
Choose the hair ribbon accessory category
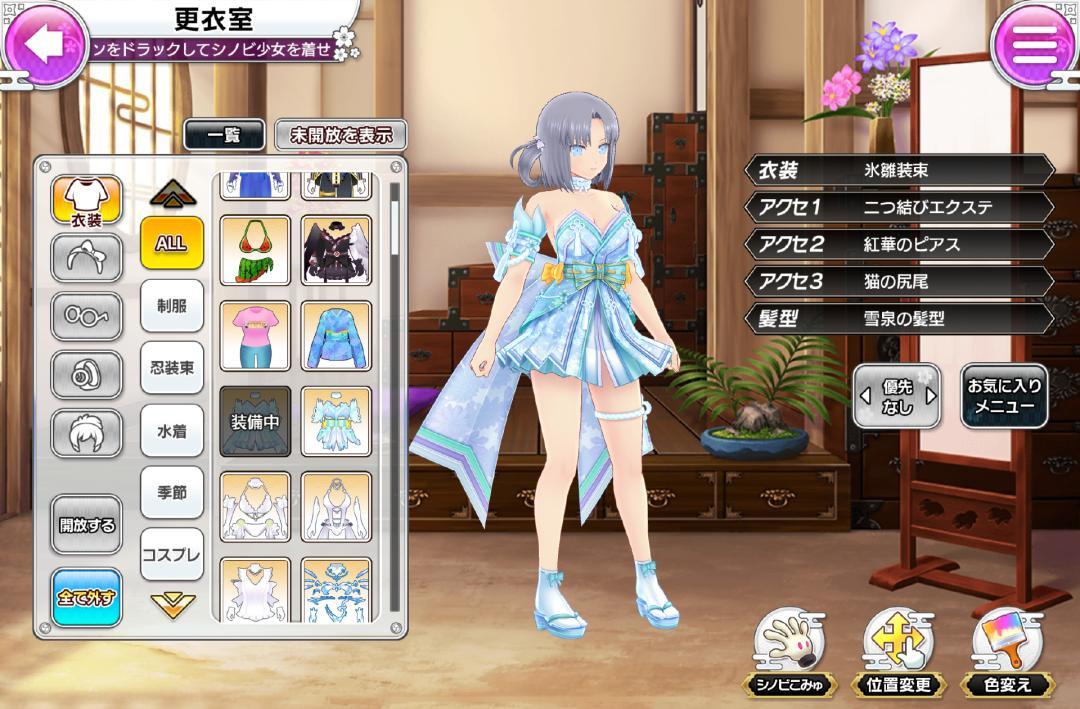click(x=87, y=259)
